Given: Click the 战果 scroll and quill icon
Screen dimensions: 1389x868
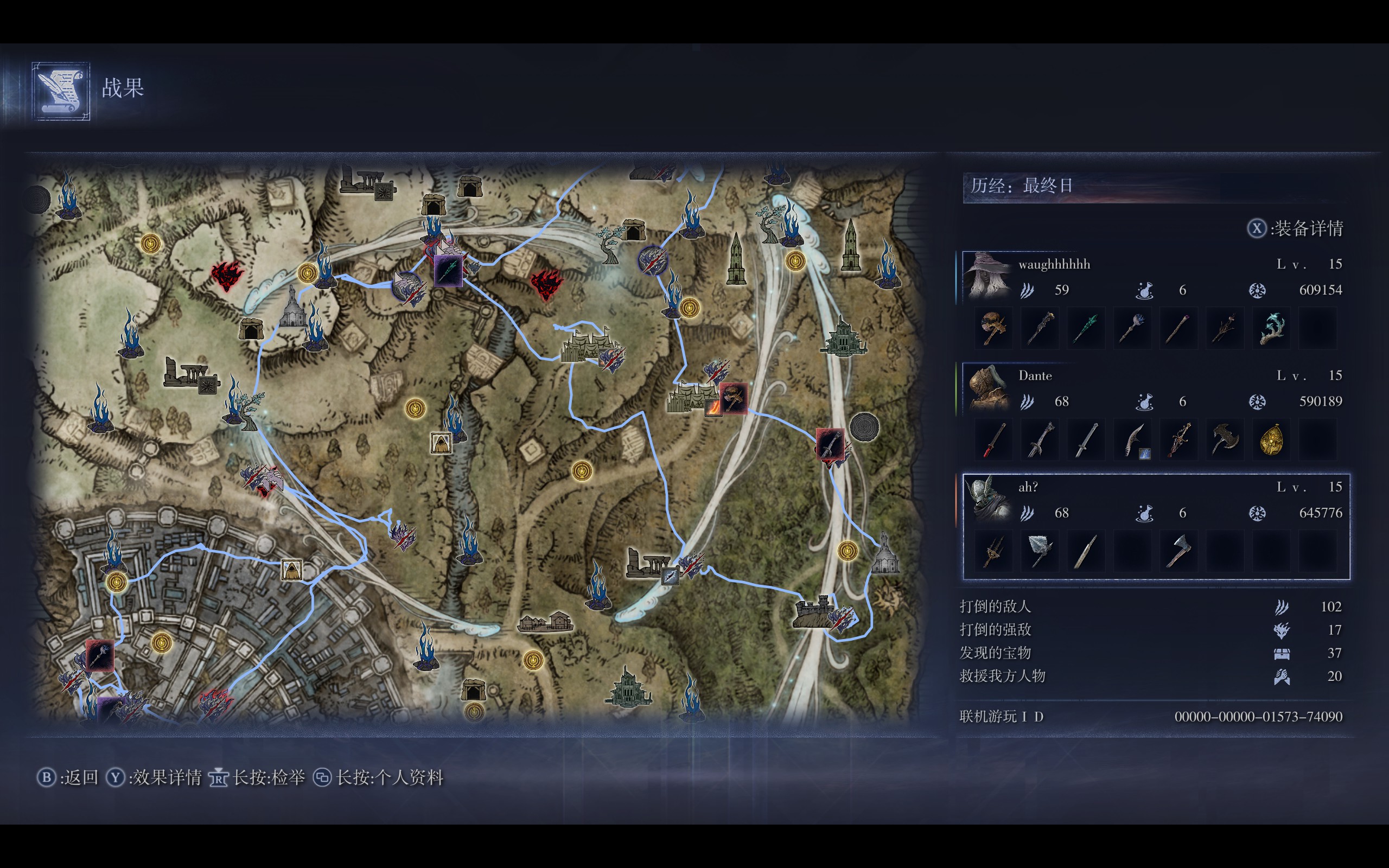Looking at the screenshot, I should 61,91.
